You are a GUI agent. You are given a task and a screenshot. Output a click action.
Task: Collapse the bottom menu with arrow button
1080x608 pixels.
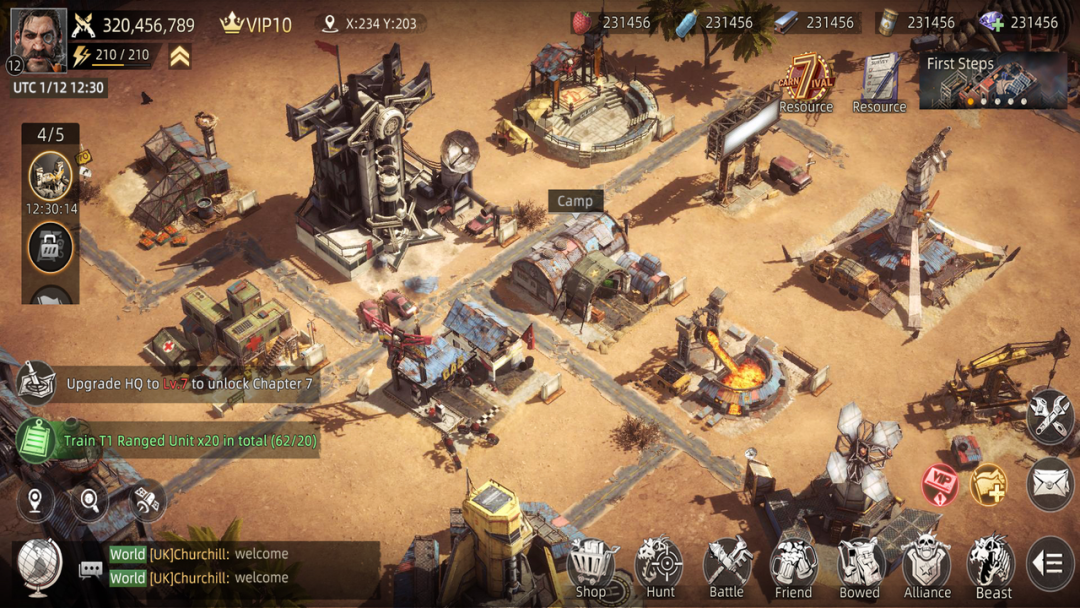1050,564
